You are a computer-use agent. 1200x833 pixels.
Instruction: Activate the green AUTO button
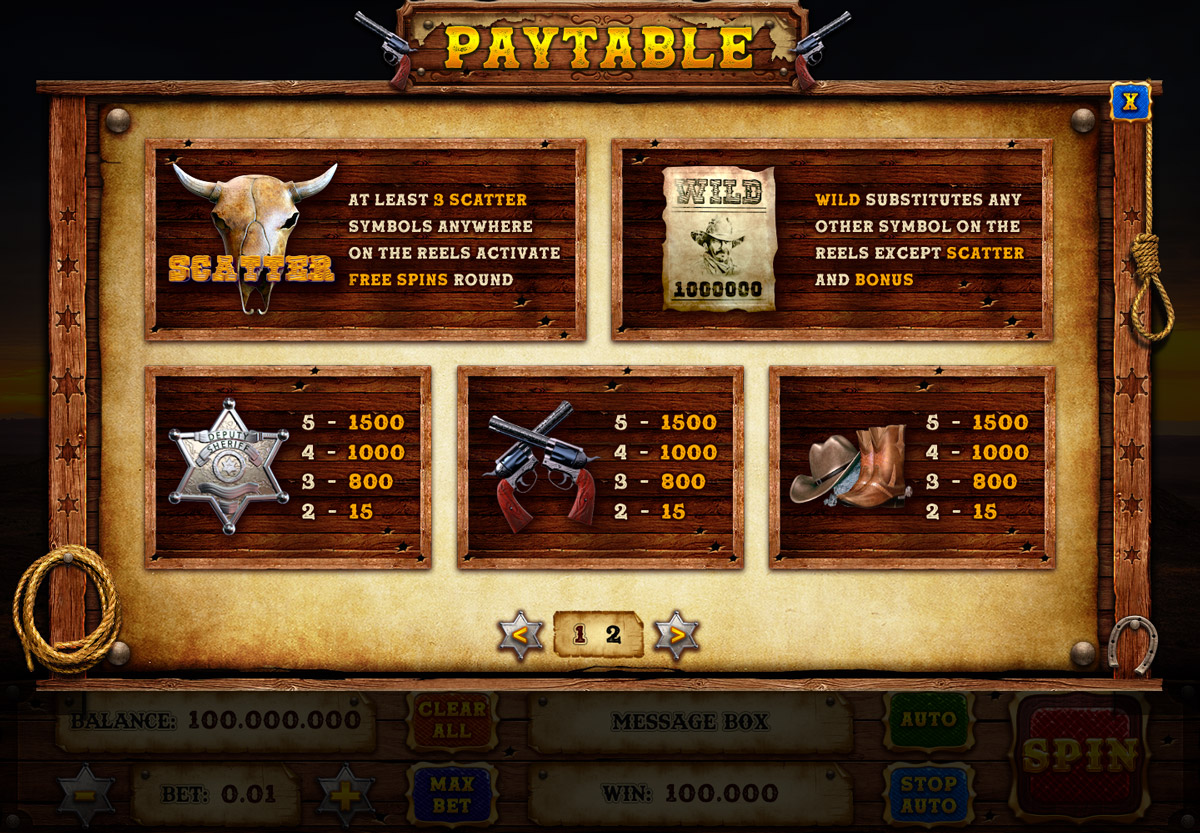click(928, 720)
